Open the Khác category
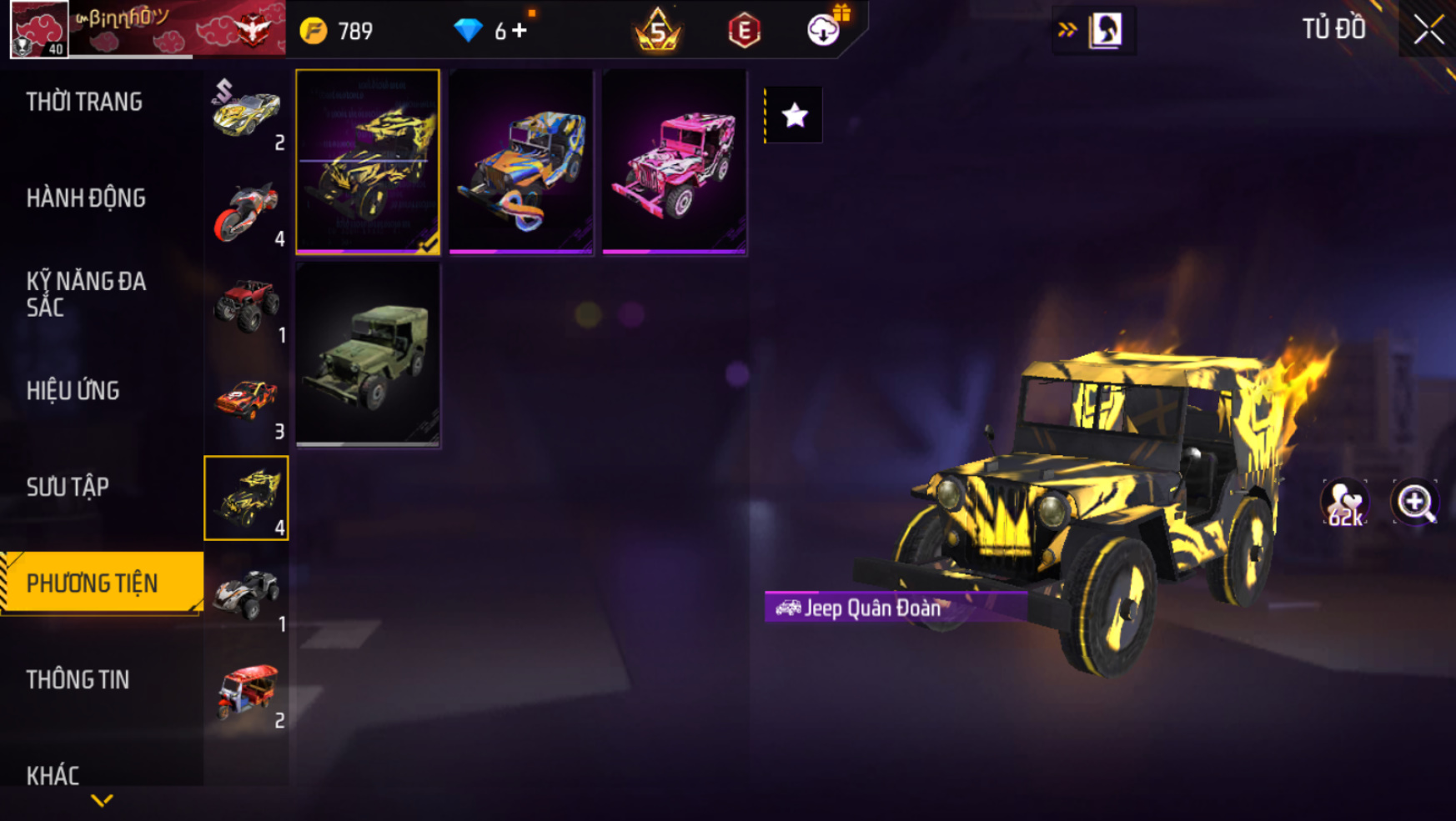Screen dimensions: 1456x821 click(x=53, y=775)
